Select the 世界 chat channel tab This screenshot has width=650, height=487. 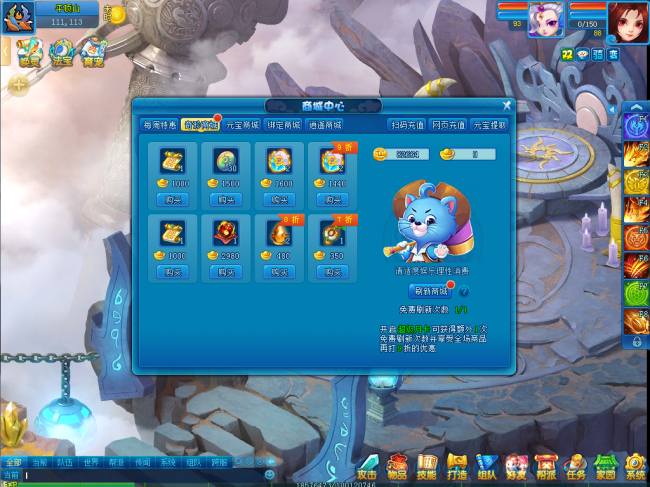(x=91, y=462)
